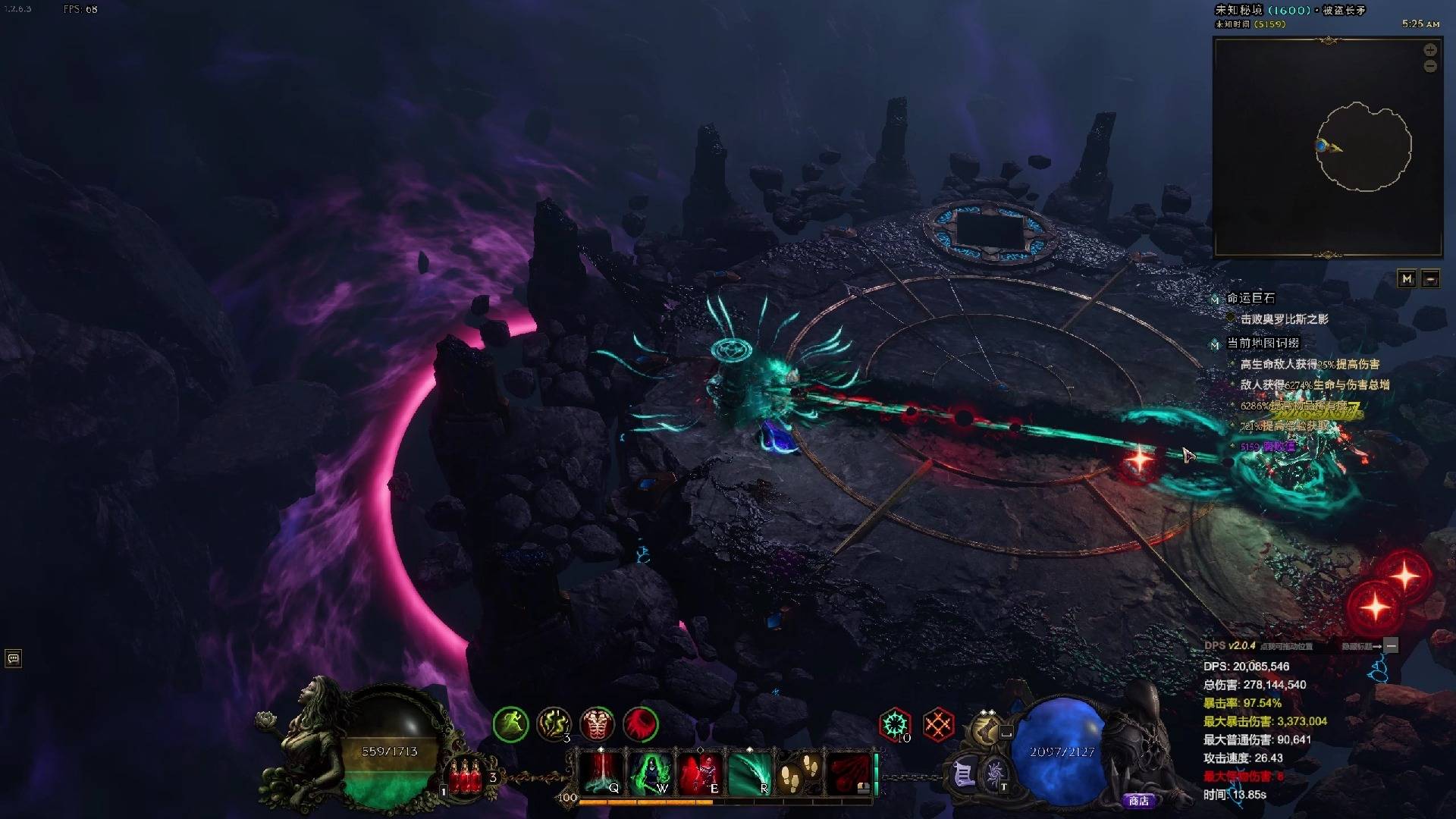Click the minimap zoom-out minus button
Image resolution: width=1456 pixels, height=819 pixels.
click(1429, 67)
